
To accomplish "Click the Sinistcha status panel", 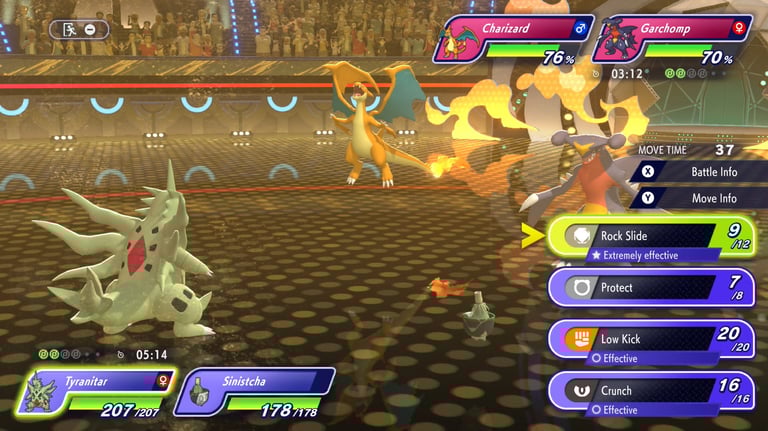I will (254, 391).
